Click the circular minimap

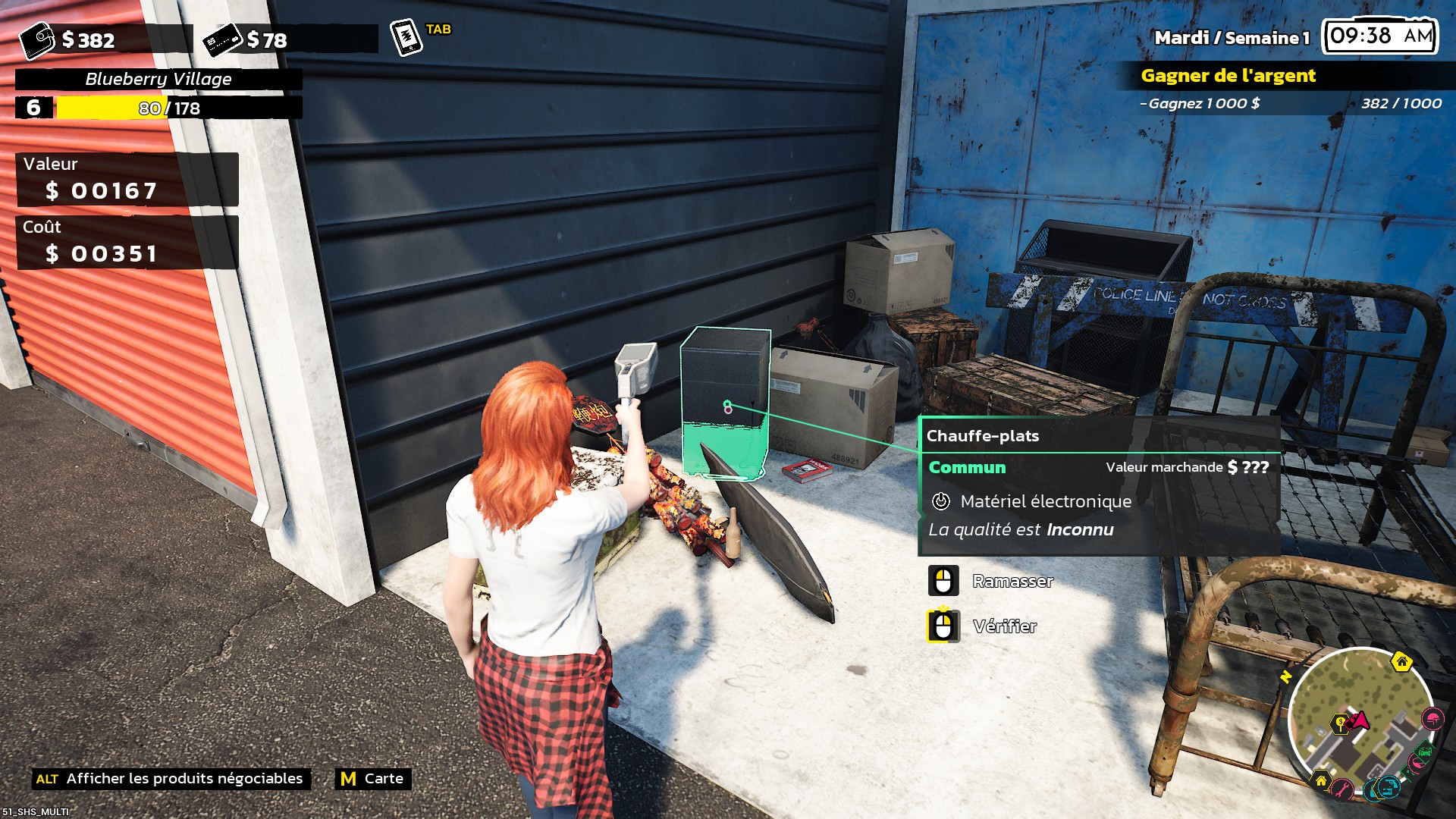click(x=1360, y=720)
